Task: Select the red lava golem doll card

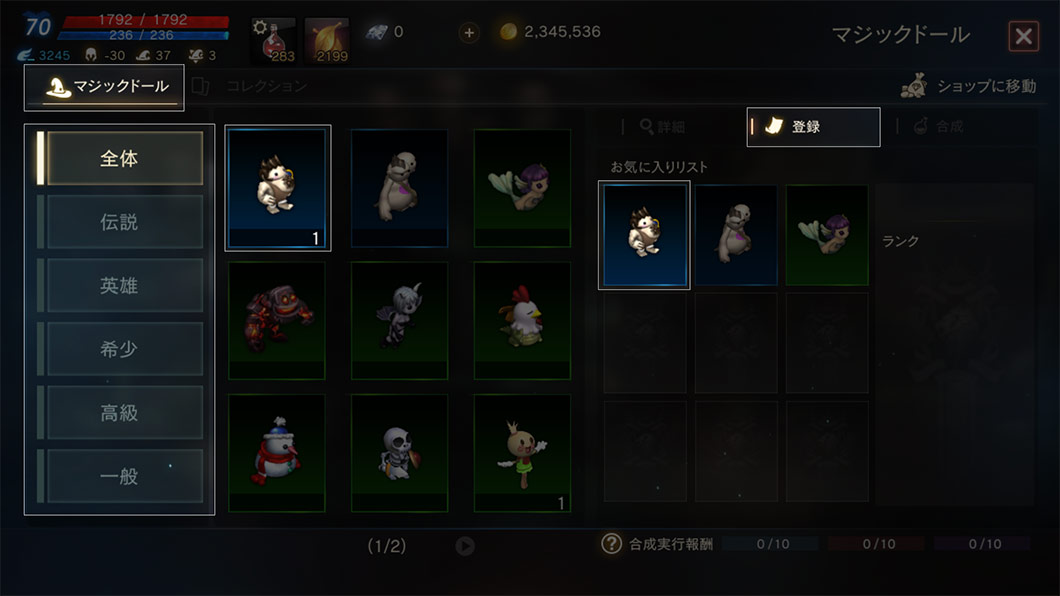Action: (277, 320)
